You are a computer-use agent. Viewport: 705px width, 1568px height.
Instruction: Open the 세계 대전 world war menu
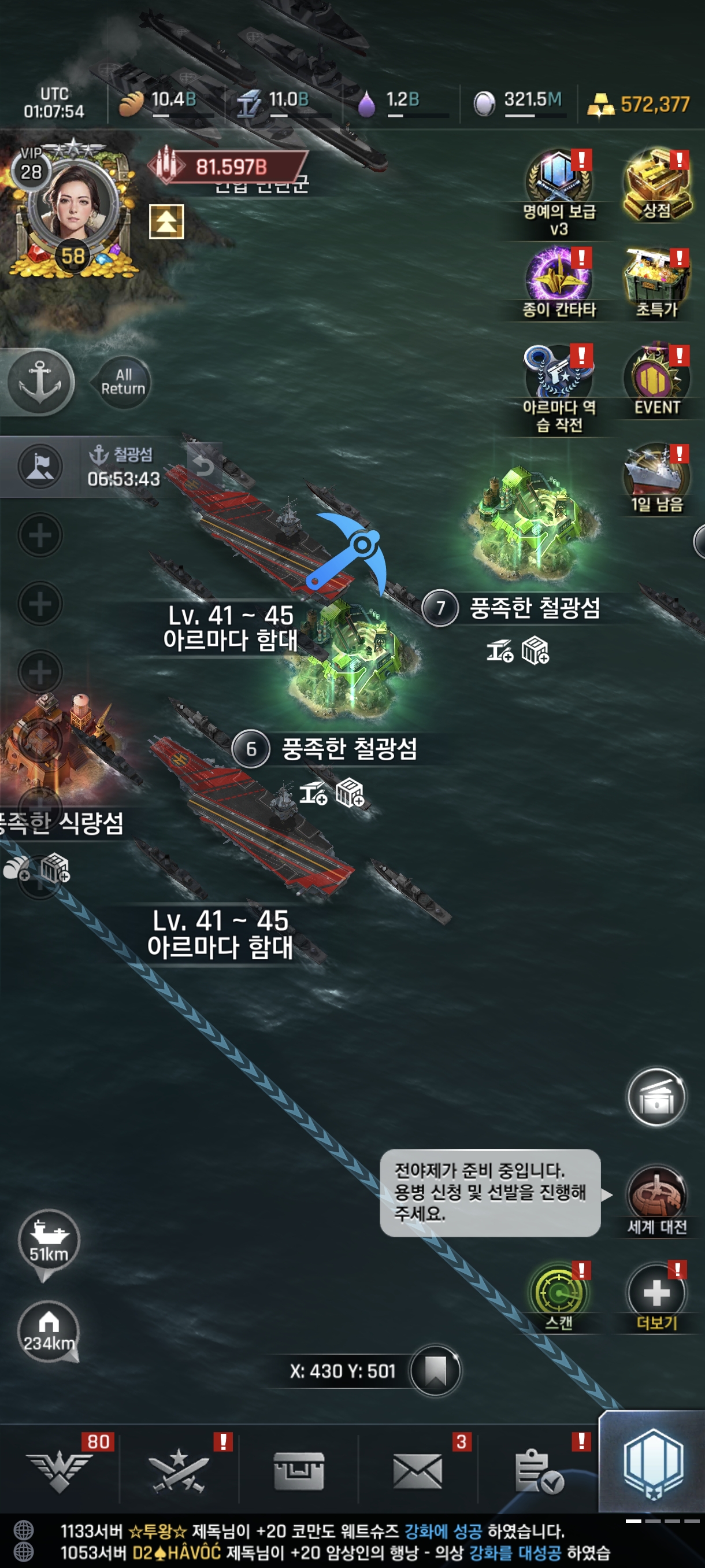[x=656, y=1195]
